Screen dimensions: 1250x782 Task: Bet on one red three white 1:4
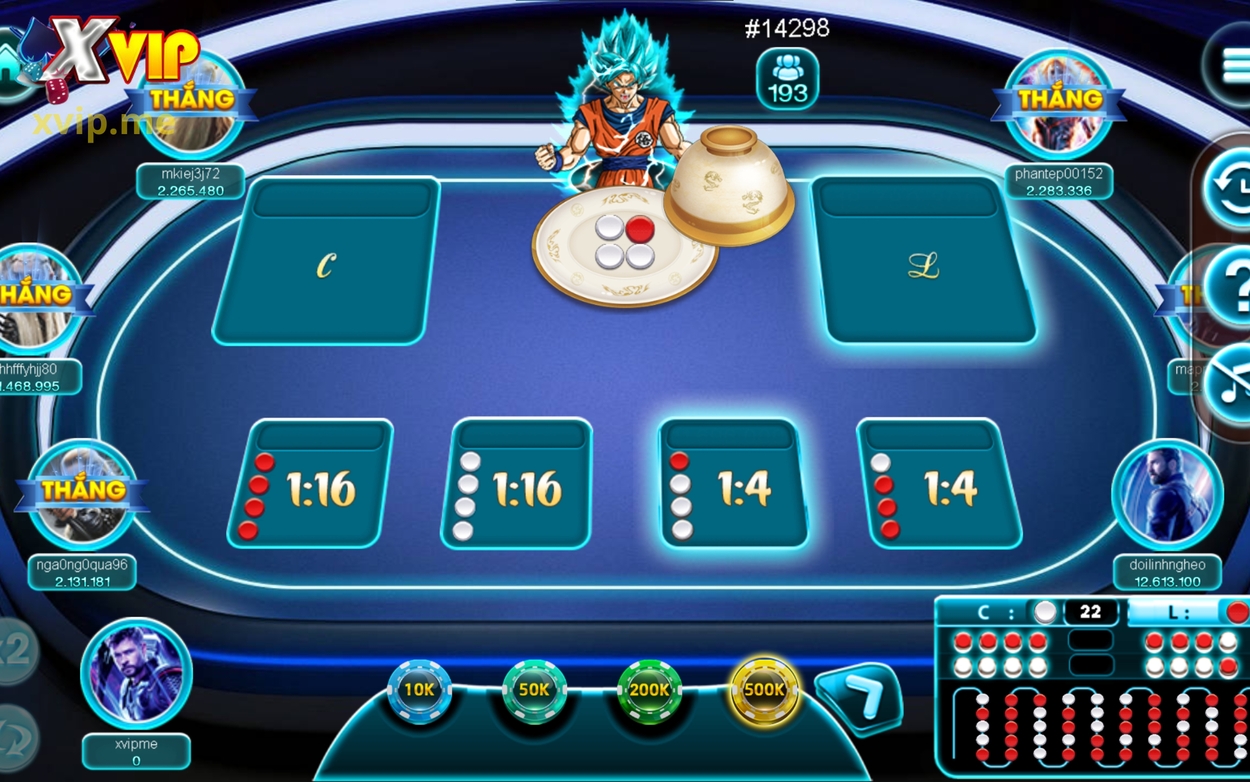click(x=733, y=487)
